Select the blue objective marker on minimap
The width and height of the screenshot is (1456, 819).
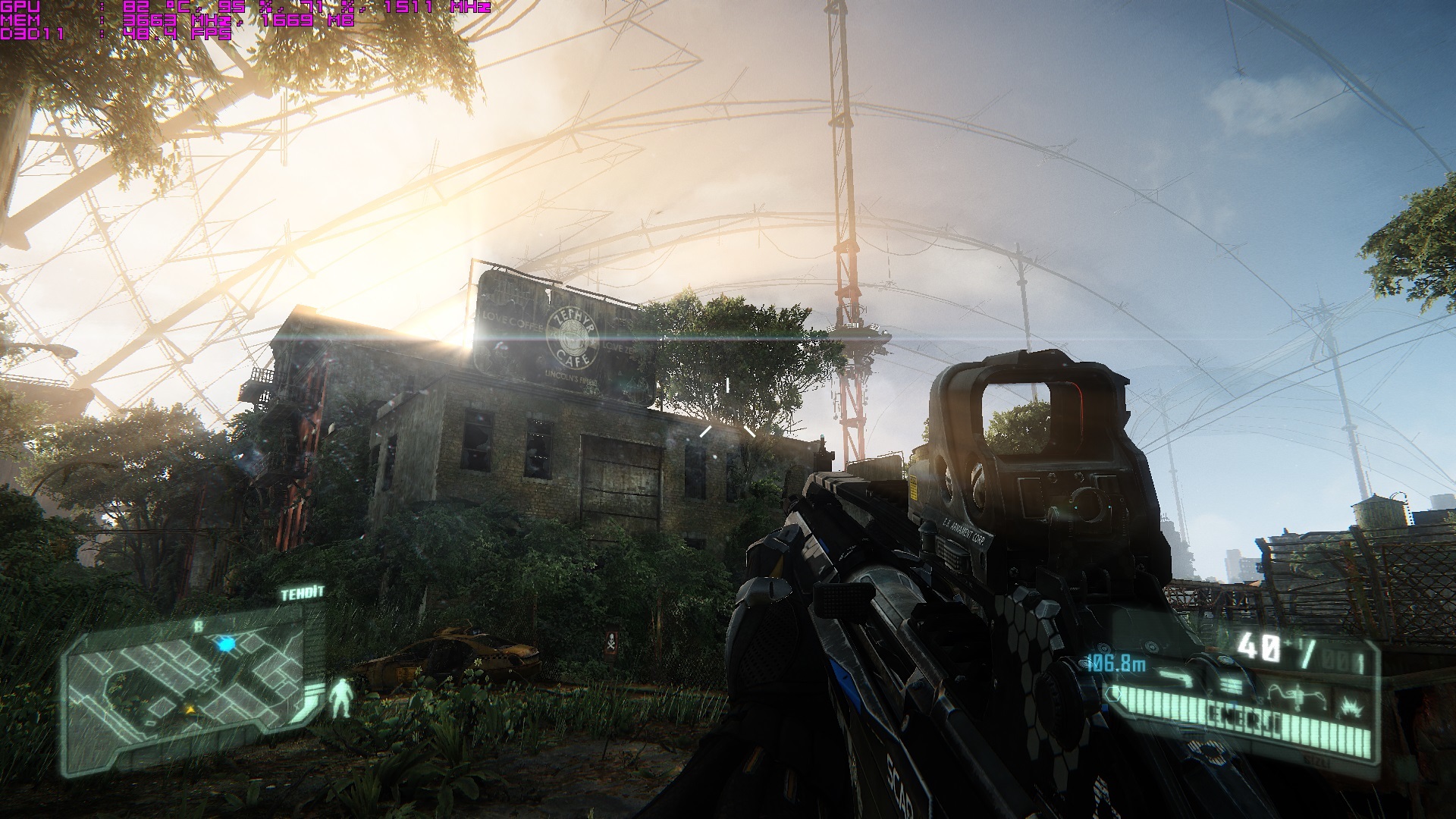click(x=226, y=645)
